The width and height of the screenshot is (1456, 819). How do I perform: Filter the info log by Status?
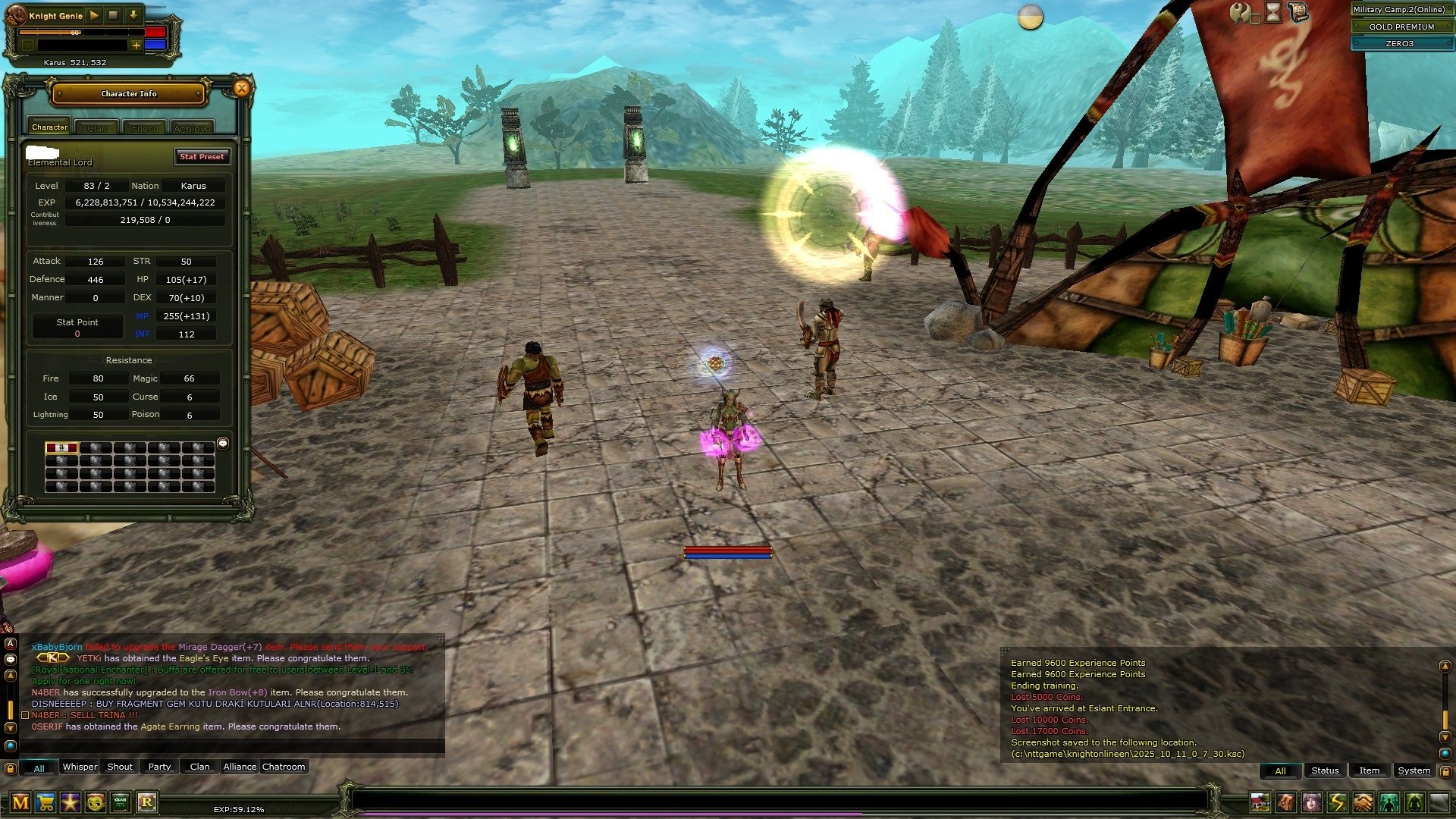tap(1325, 771)
